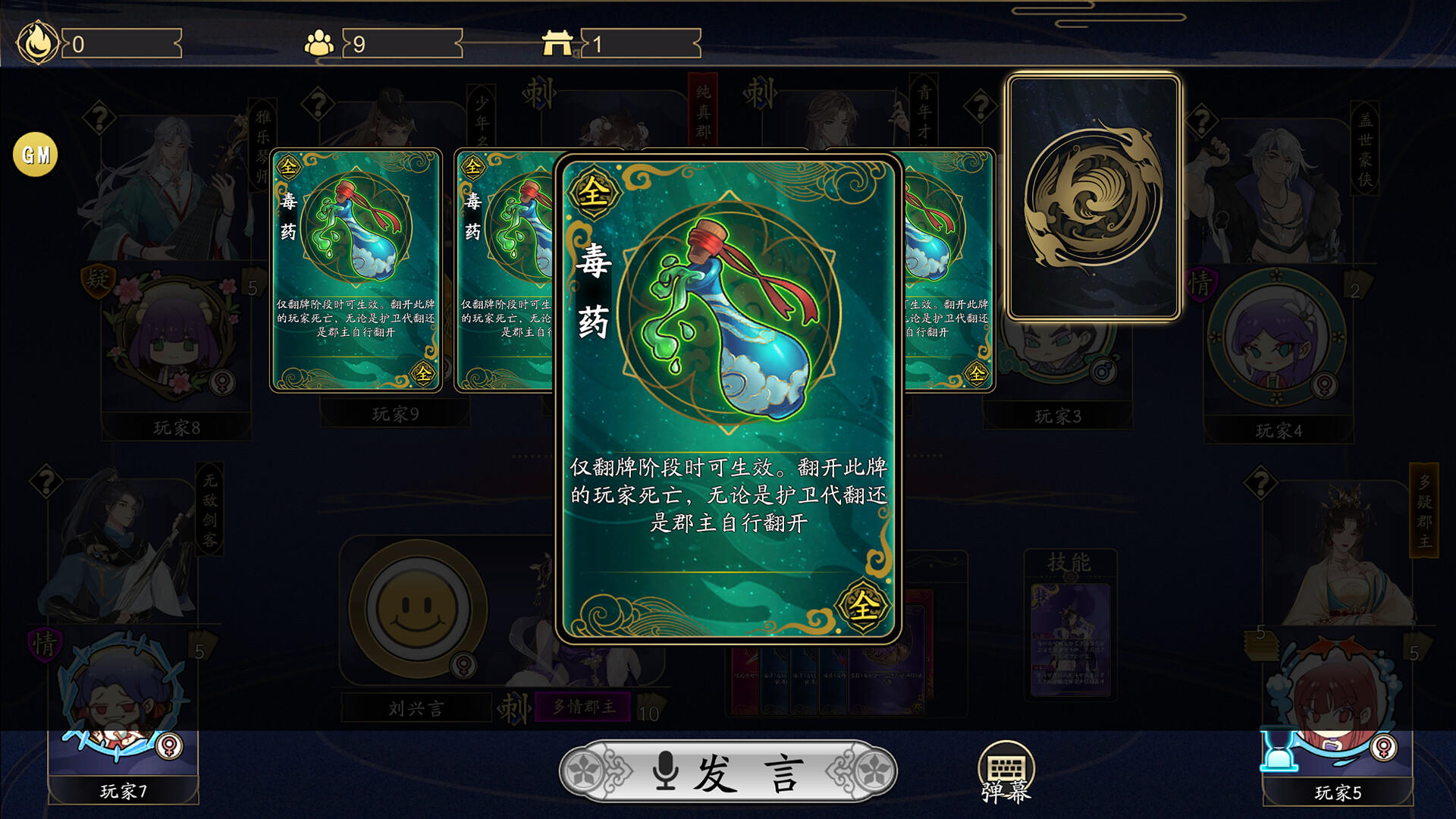Click the yellow GM badge in the top left
The height and width of the screenshot is (819, 1456).
(x=33, y=154)
